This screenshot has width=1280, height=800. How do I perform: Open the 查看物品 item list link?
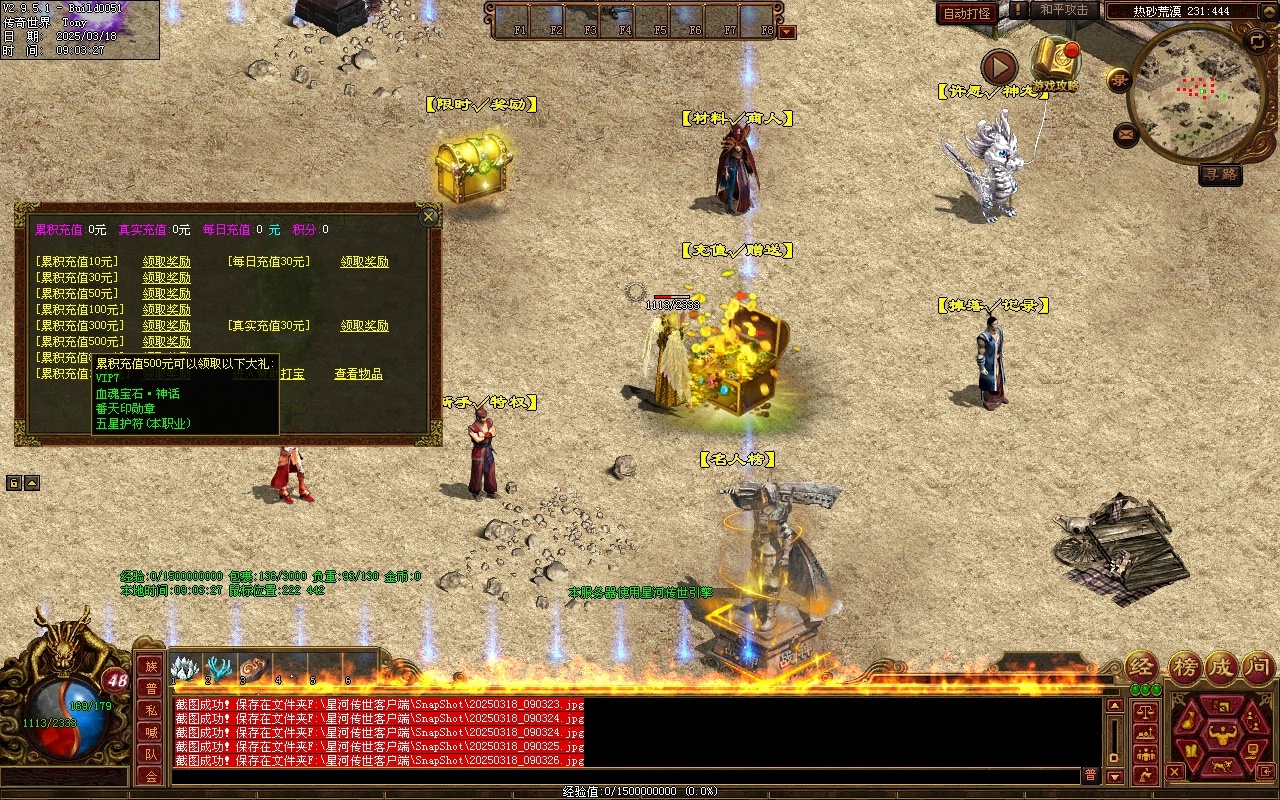(358, 374)
